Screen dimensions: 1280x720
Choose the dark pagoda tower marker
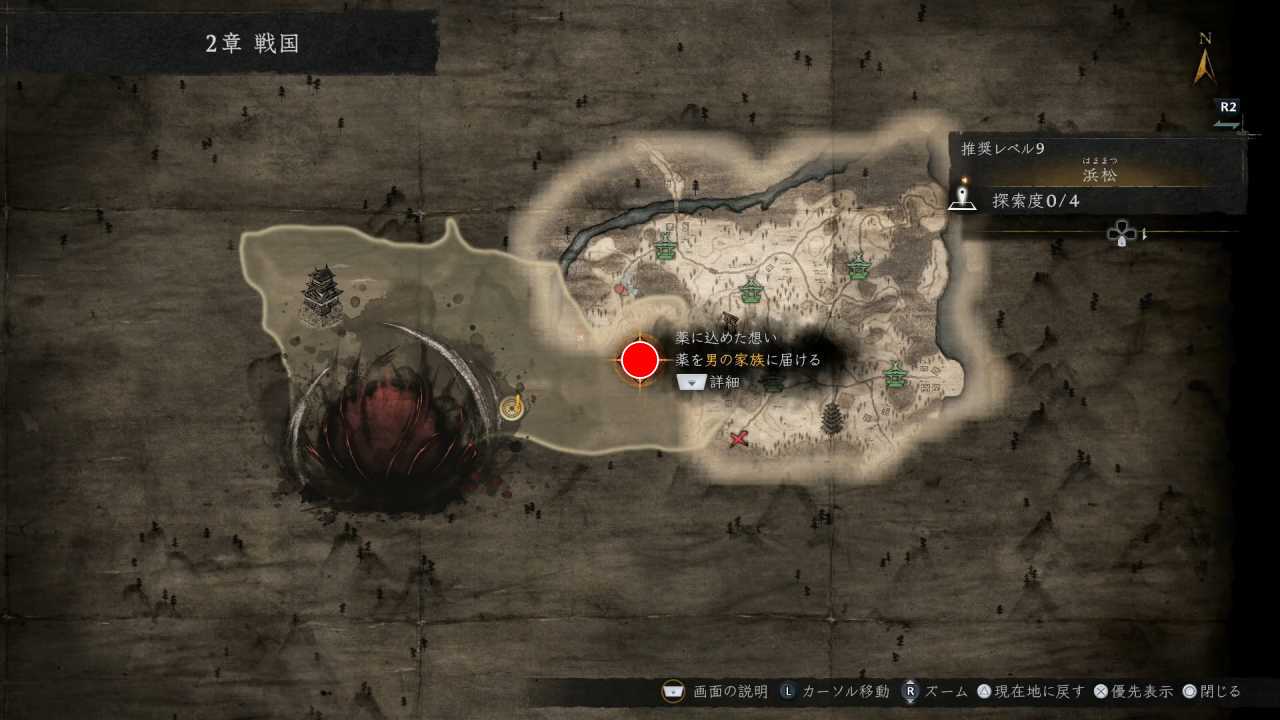(831, 417)
